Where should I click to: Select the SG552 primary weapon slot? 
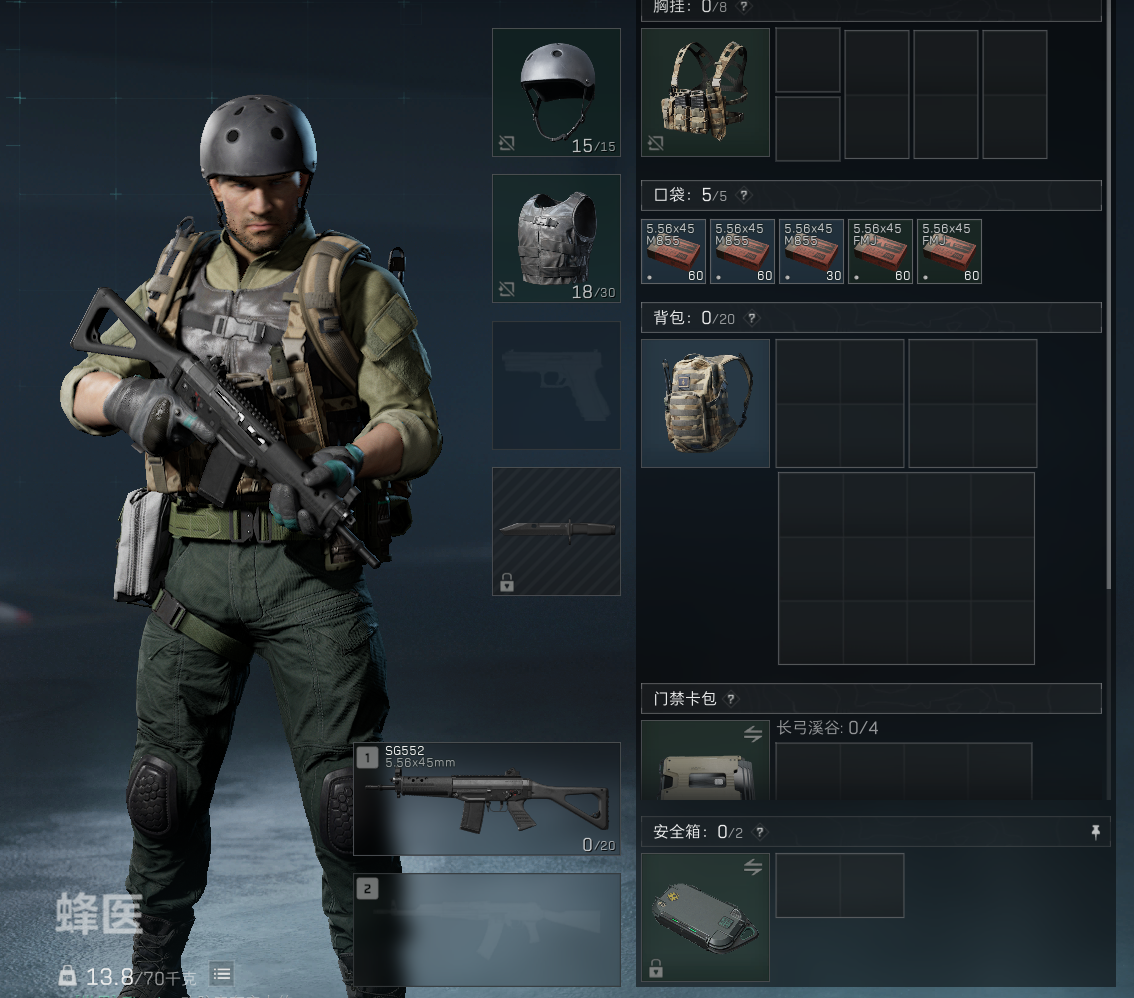pos(487,798)
